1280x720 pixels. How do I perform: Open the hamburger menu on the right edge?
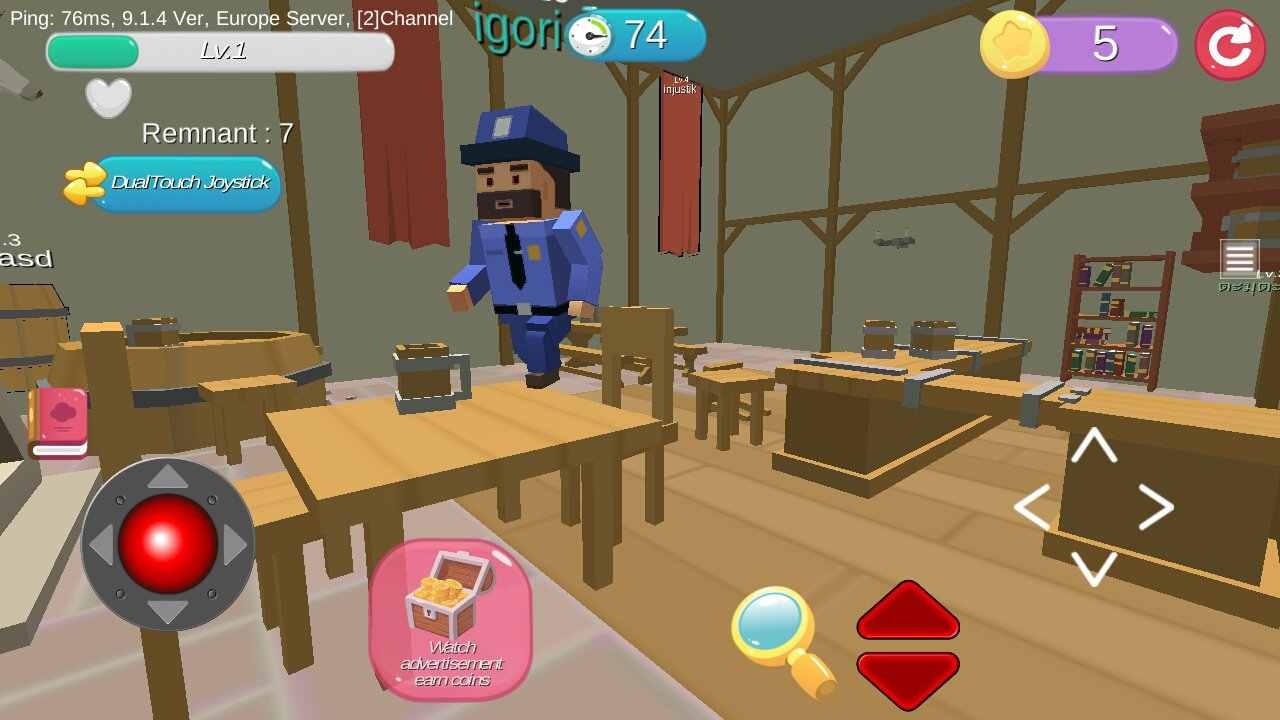1240,259
